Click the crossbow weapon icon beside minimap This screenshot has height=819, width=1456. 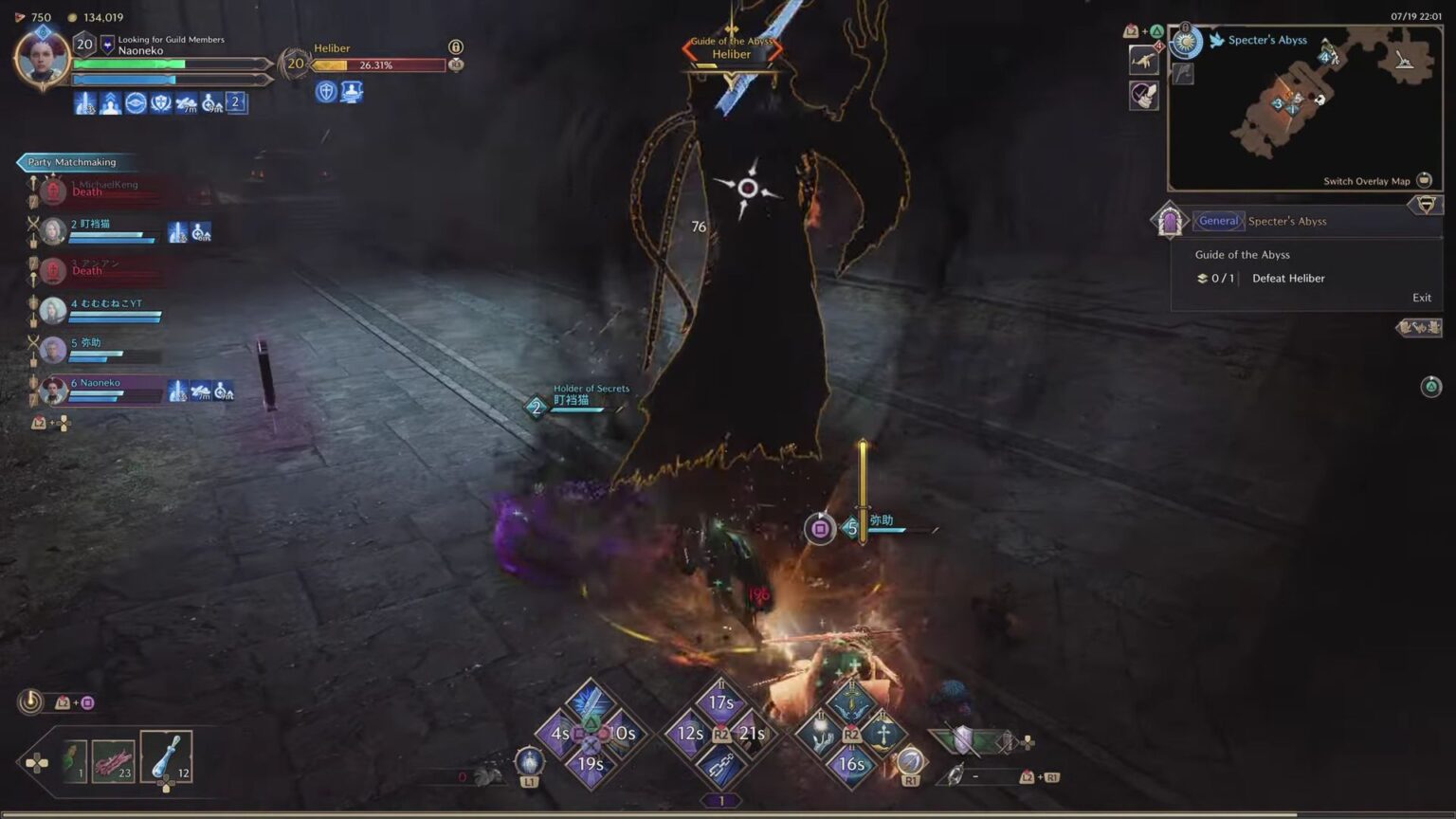(x=1144, y=61)
